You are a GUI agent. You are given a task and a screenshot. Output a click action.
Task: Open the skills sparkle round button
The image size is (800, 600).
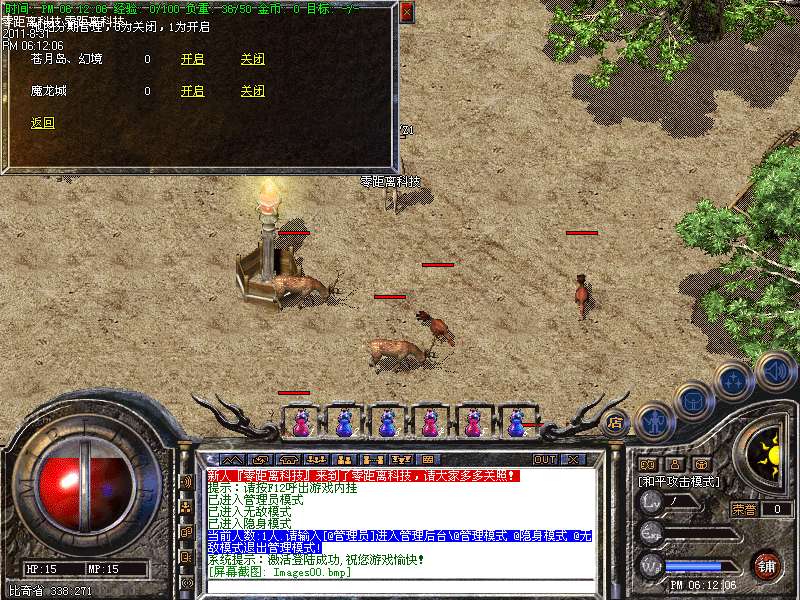[x=733, y=380]
